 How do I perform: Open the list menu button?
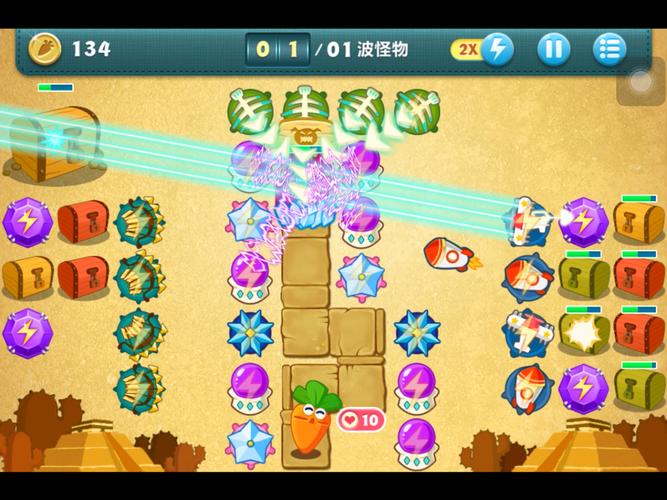(x=609, y=48)
